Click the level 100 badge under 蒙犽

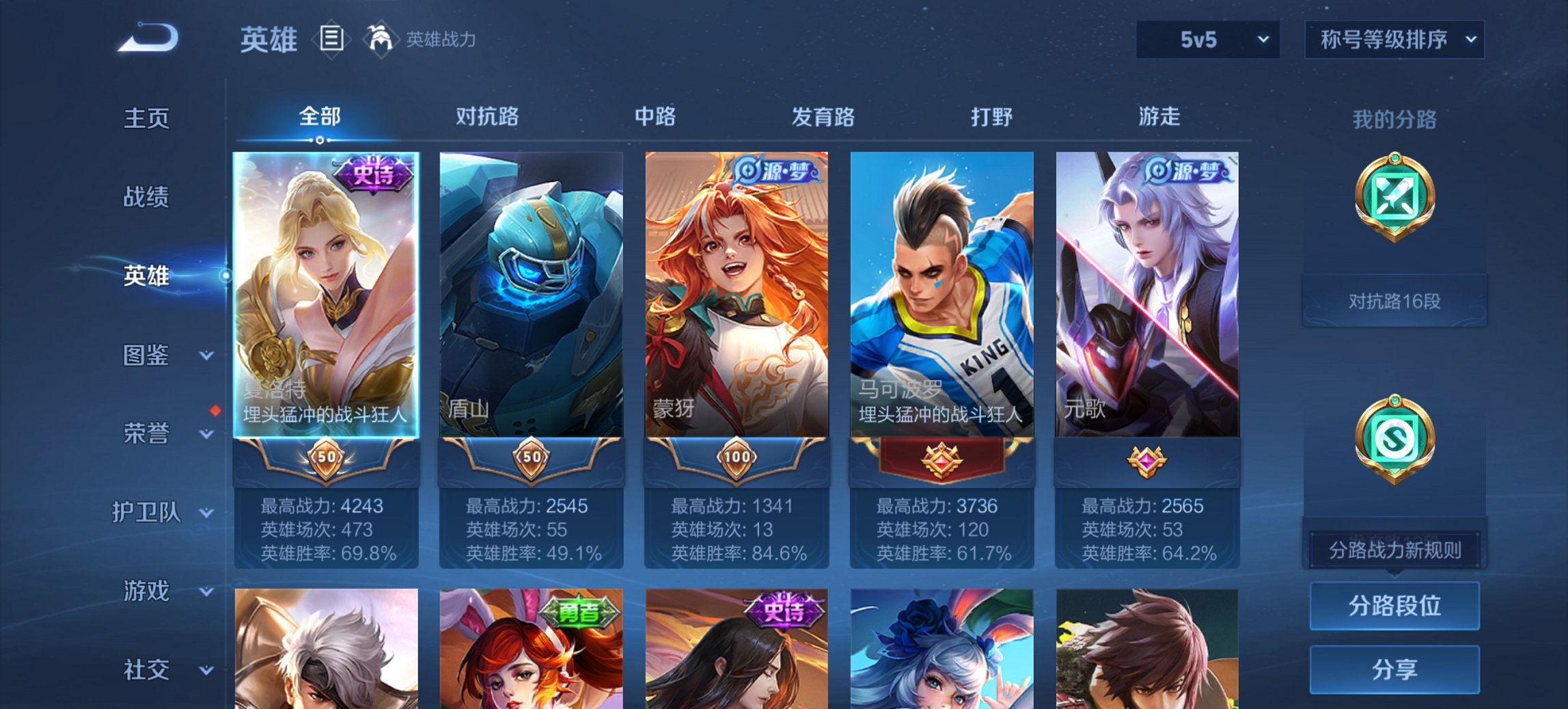pos(738,459)
